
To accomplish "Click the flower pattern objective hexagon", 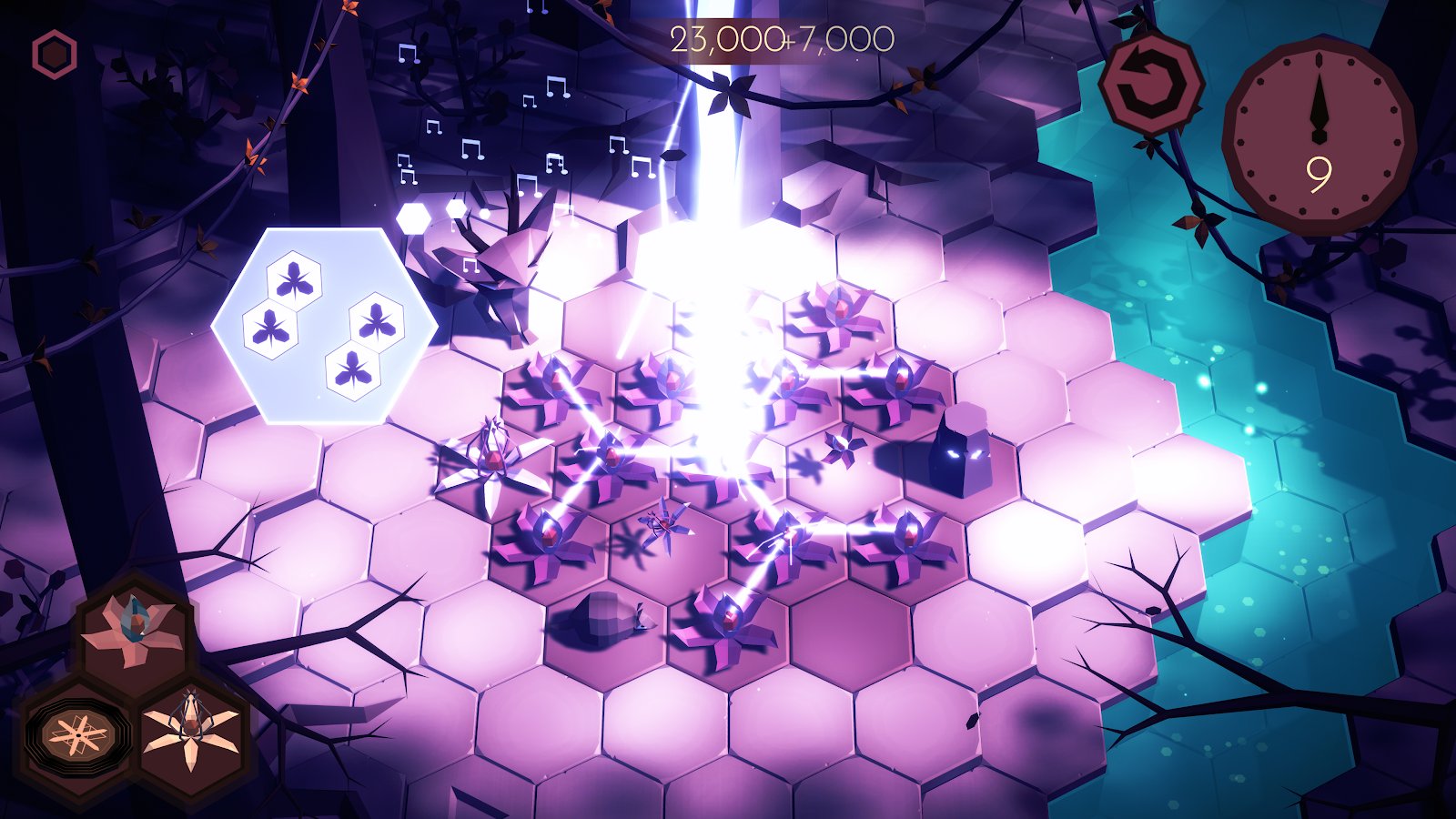I will (x=323, y=326).
